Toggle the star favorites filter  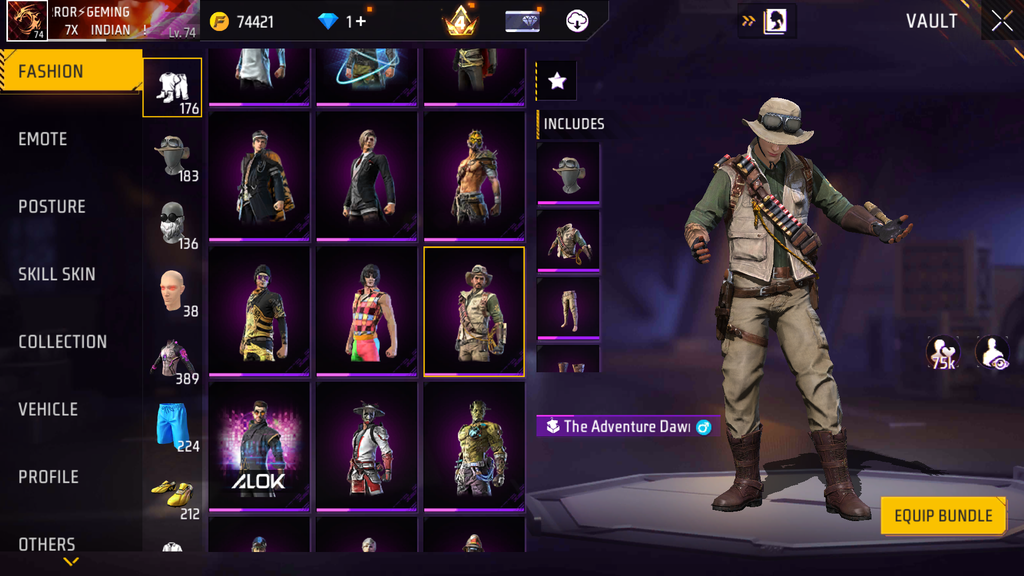(x=557, y=82)
